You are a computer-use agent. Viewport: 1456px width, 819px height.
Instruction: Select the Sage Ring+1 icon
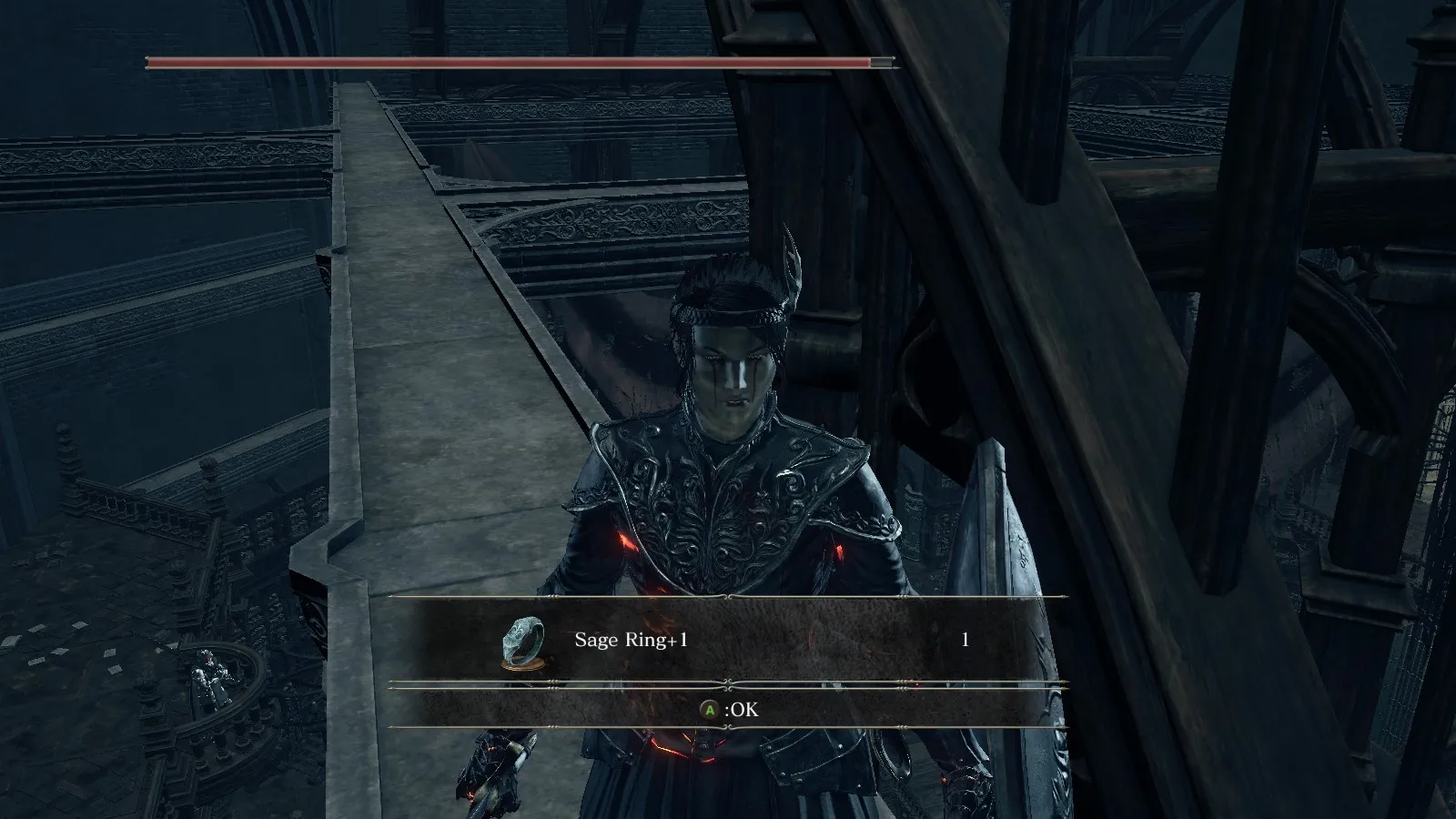coord(523,642)
